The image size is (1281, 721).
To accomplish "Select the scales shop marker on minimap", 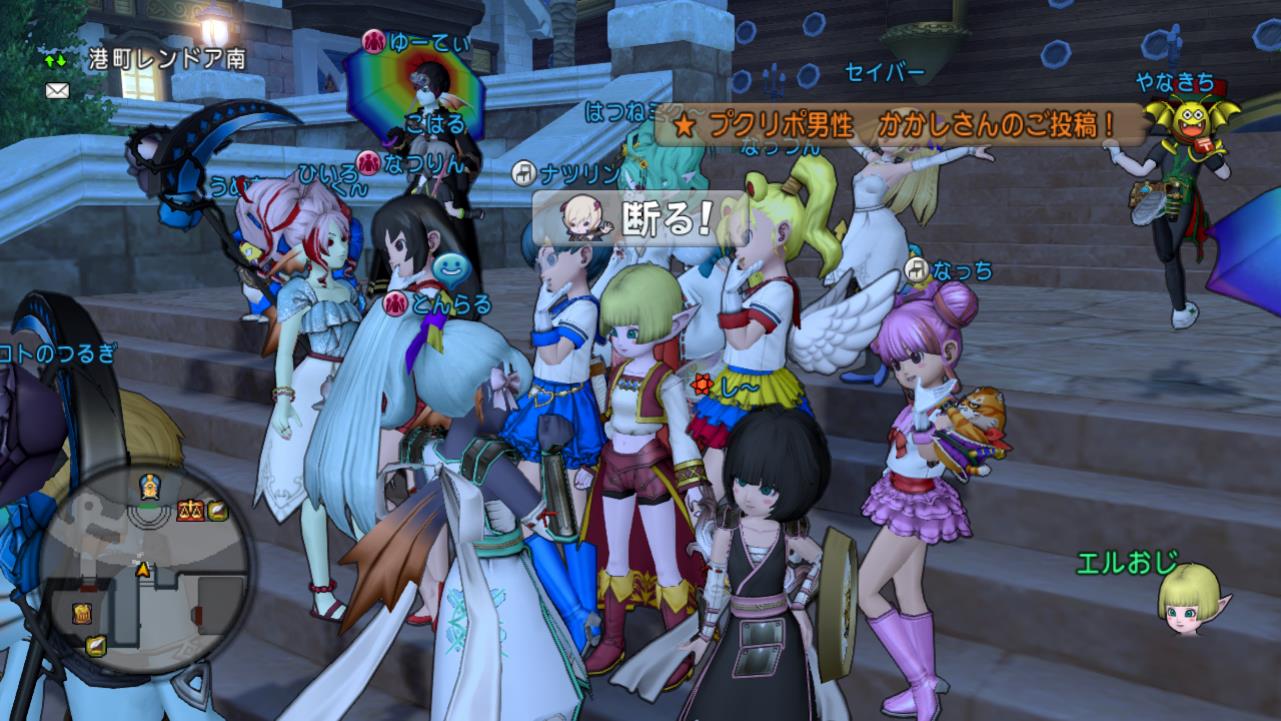I will tap(189, 511).
